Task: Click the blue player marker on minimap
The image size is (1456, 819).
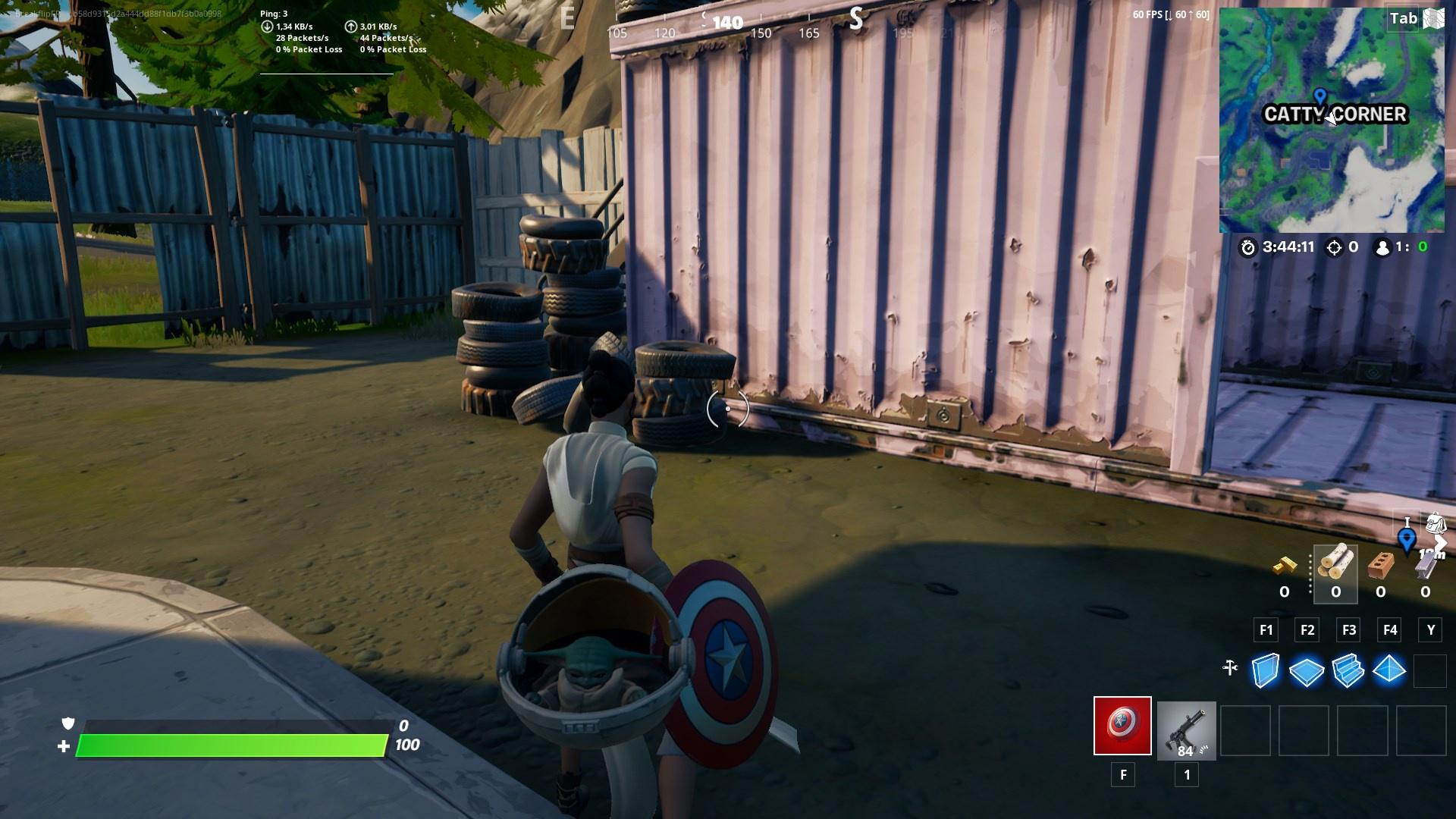Action: coord(1321,96)
